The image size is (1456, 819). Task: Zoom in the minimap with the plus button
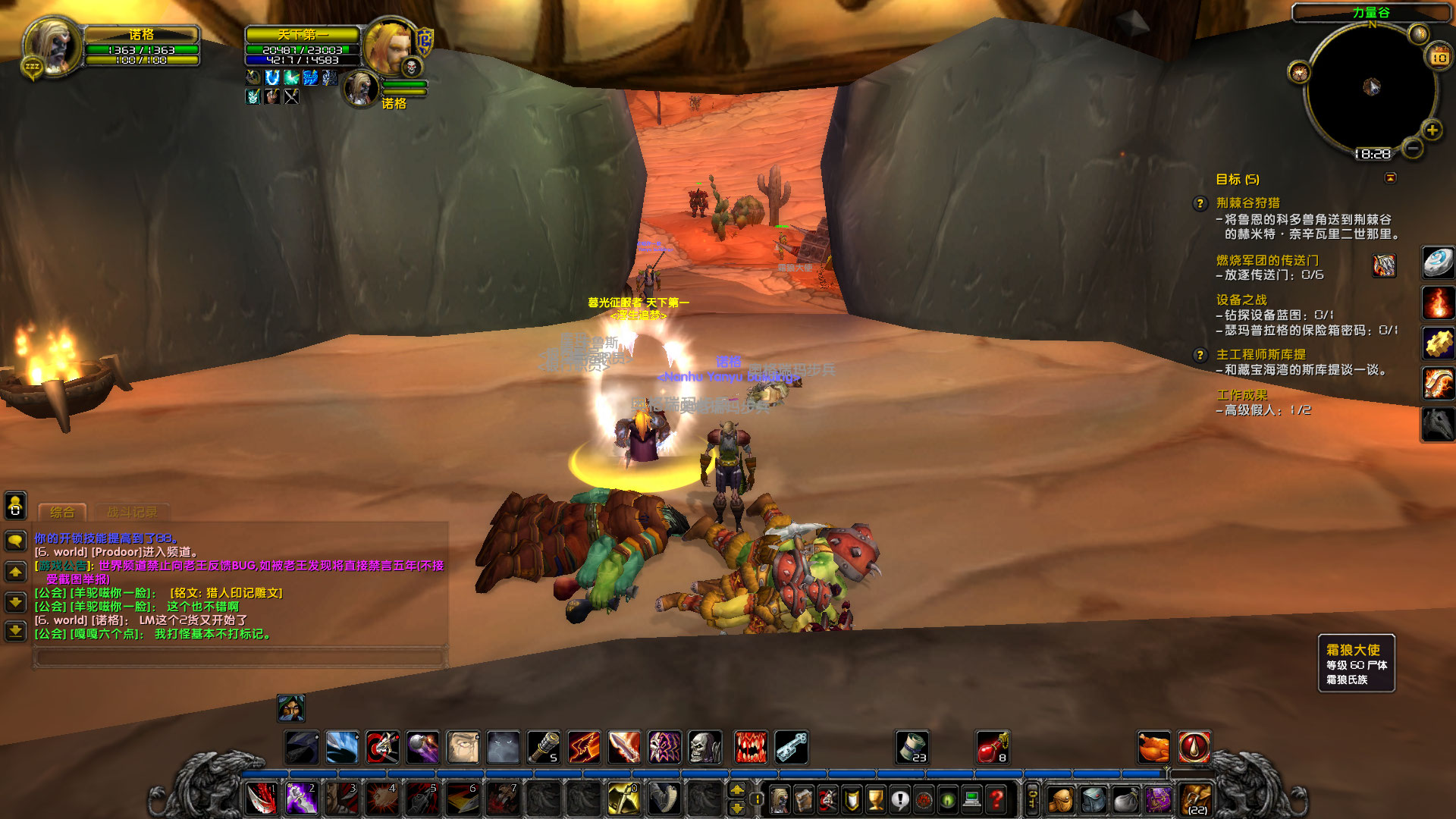[1432, 130]
